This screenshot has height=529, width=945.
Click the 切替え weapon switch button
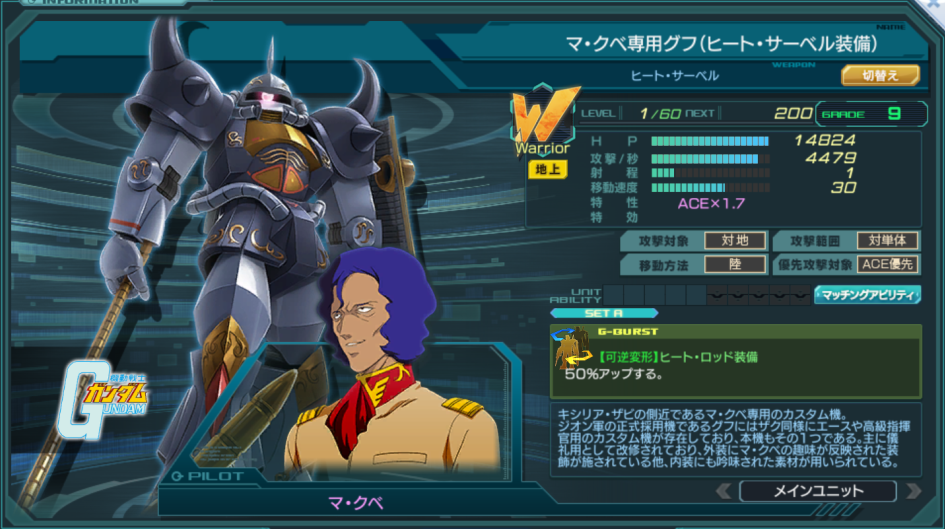click(x=879, y=75)
